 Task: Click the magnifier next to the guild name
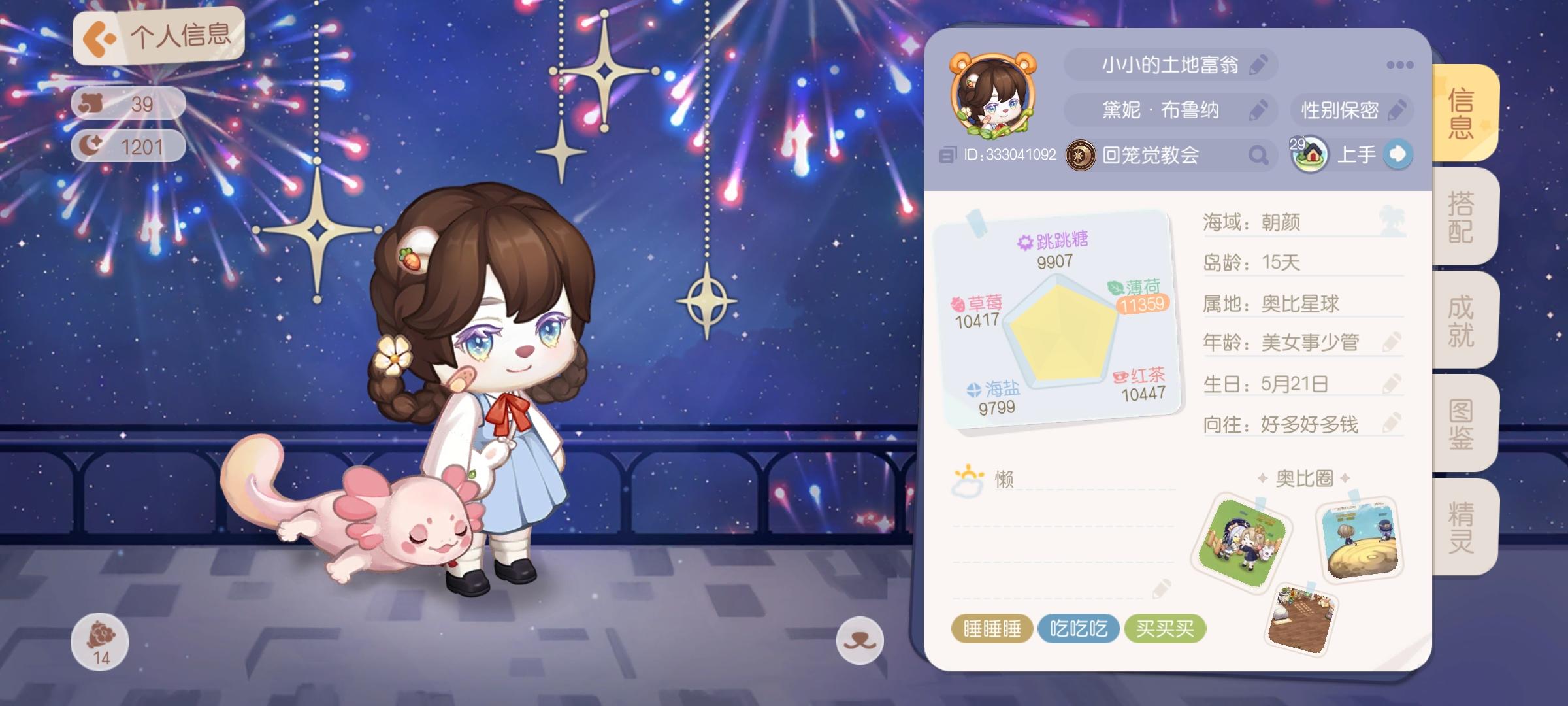(x=1259, y=154)
